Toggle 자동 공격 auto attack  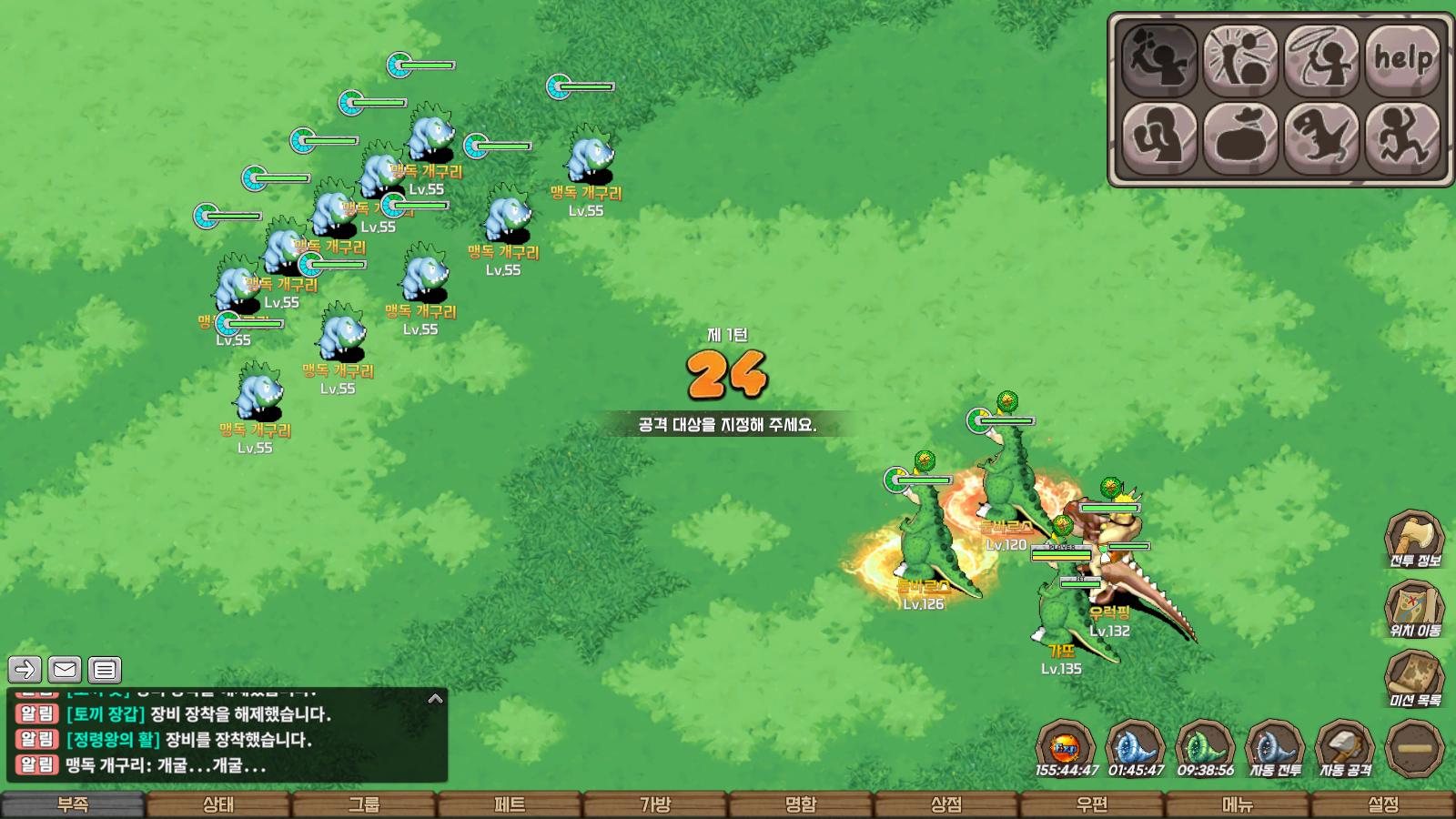tap(1345, 748)
